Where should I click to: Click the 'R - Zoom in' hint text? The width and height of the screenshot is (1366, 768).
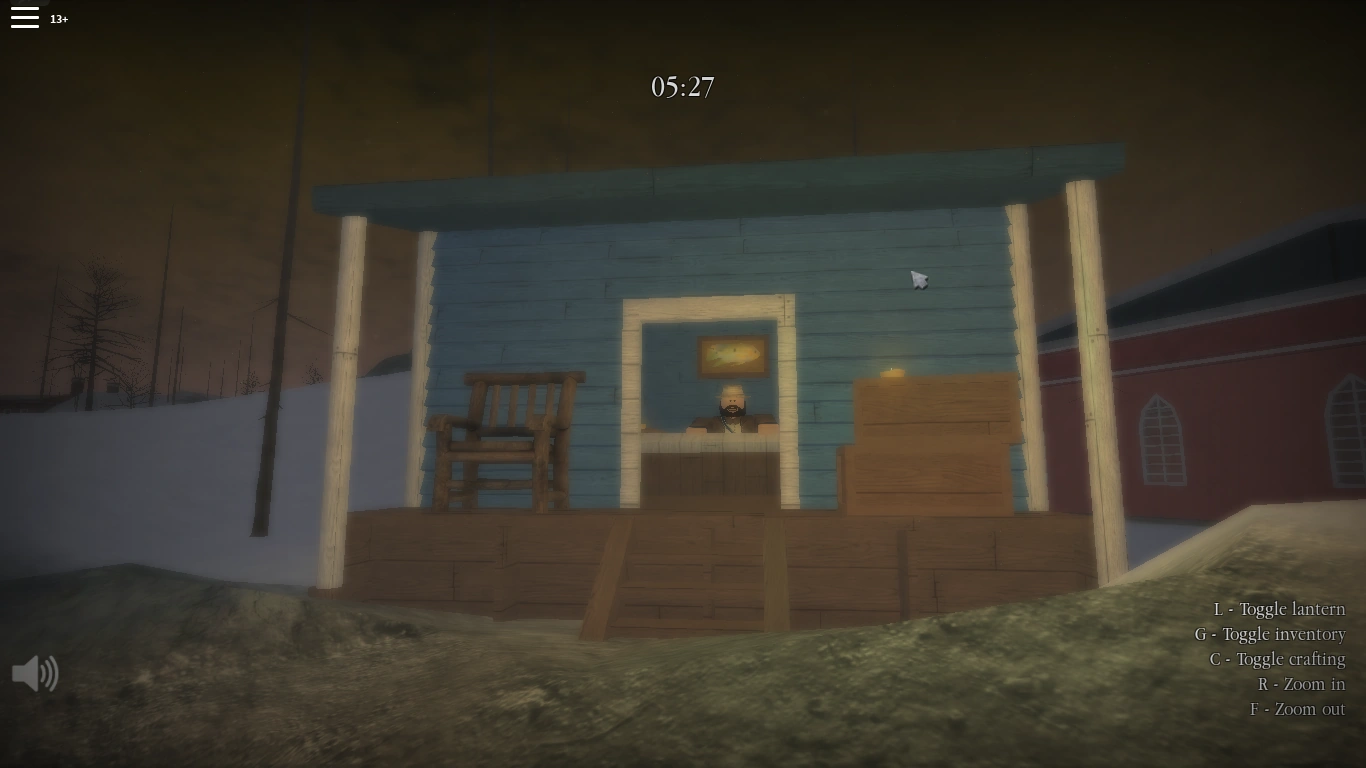(x=1302, y=684)
